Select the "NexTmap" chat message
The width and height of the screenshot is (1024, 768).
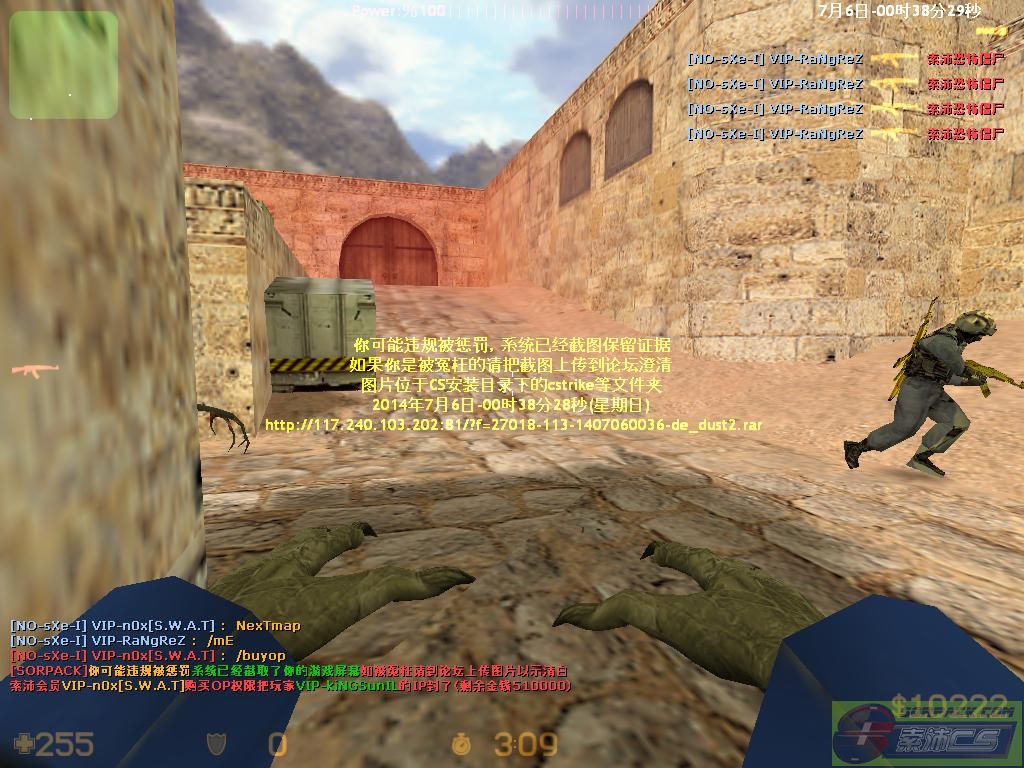(x=267, y=626)
